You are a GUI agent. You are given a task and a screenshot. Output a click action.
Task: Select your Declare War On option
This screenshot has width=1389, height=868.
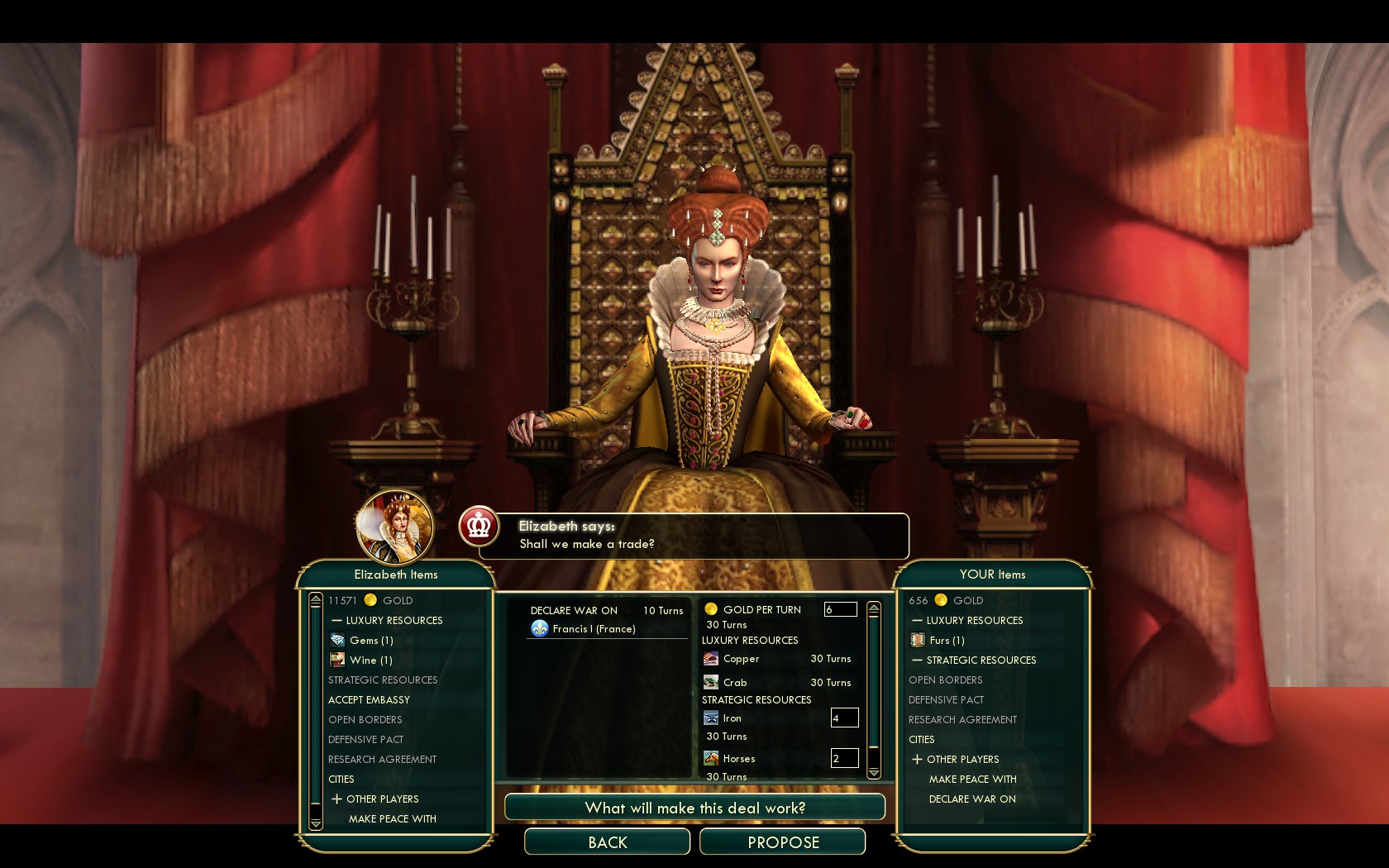972,799
